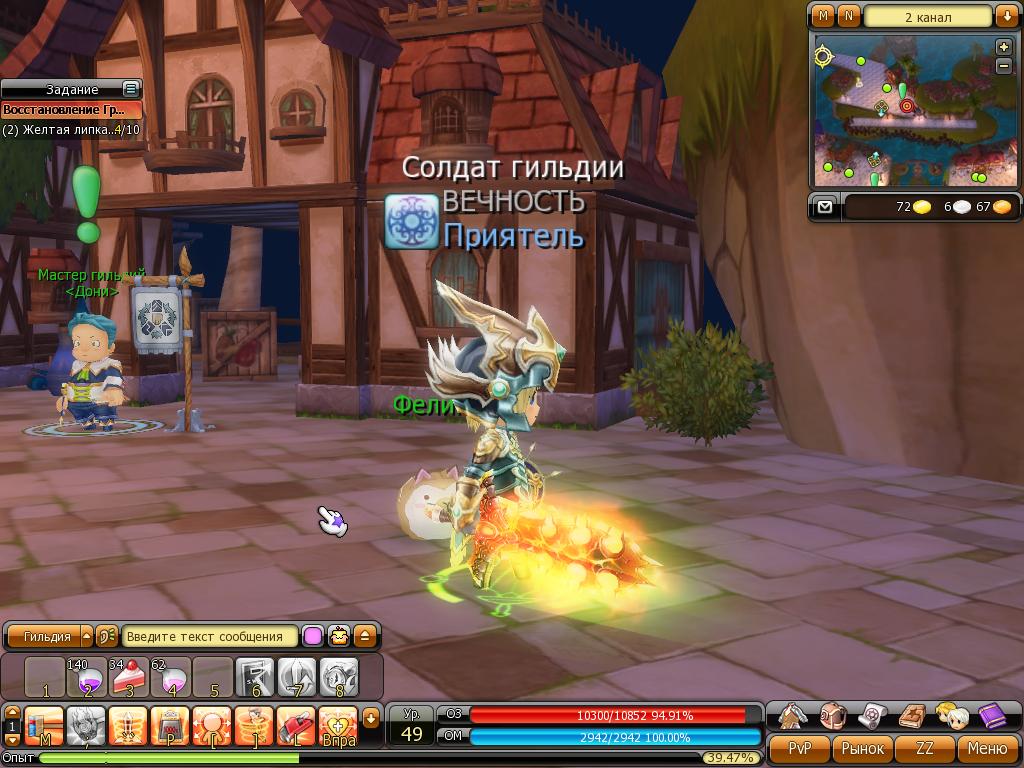Use the purple potion in slot 2
The image size is (1024, 768).
click(86, 677)
